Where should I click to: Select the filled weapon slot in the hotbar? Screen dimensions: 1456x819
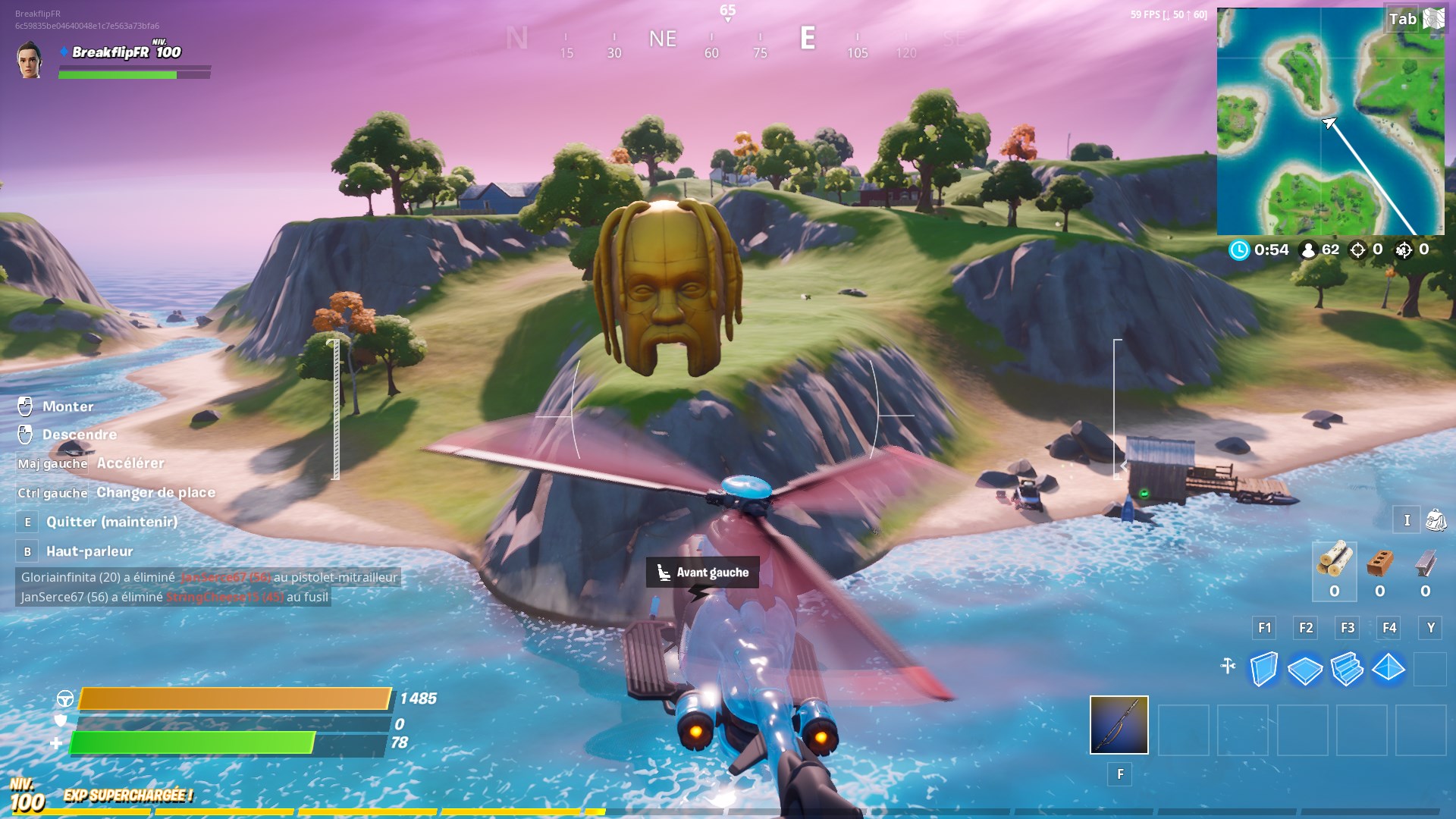tap(1119, 725)
